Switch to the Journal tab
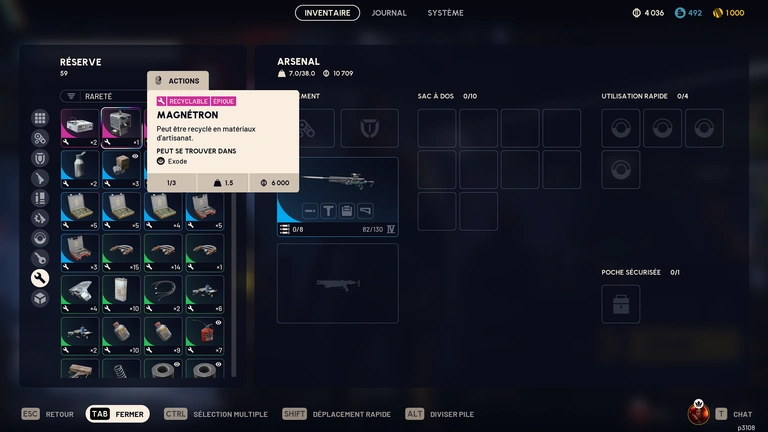The width and height of the screenshot is (768, 432). [x=389, y=13]
